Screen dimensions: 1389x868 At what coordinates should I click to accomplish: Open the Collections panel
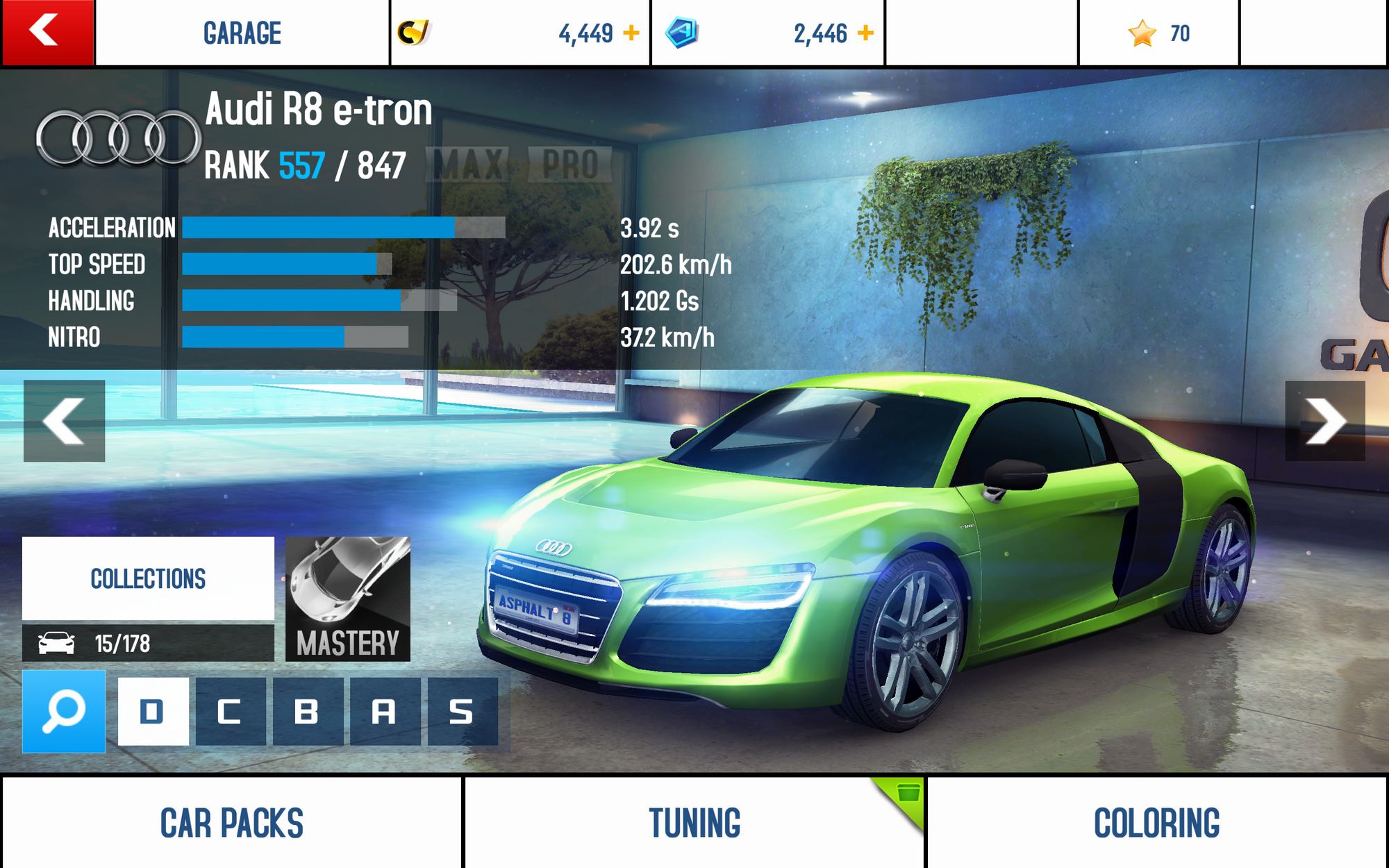[x=148, y=578]
